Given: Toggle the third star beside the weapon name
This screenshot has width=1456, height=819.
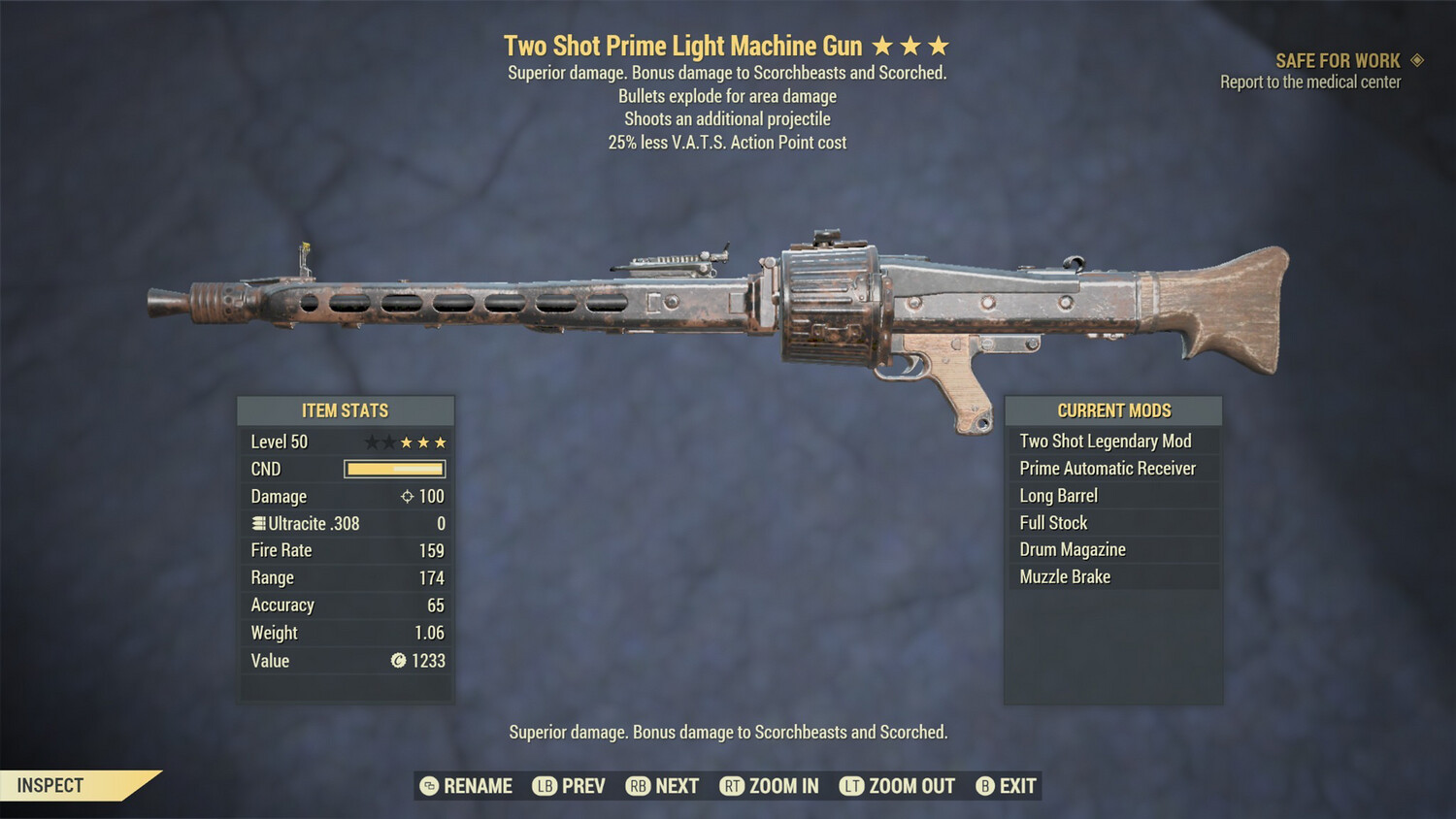Looking at the screenshot, I should (938, 44).
